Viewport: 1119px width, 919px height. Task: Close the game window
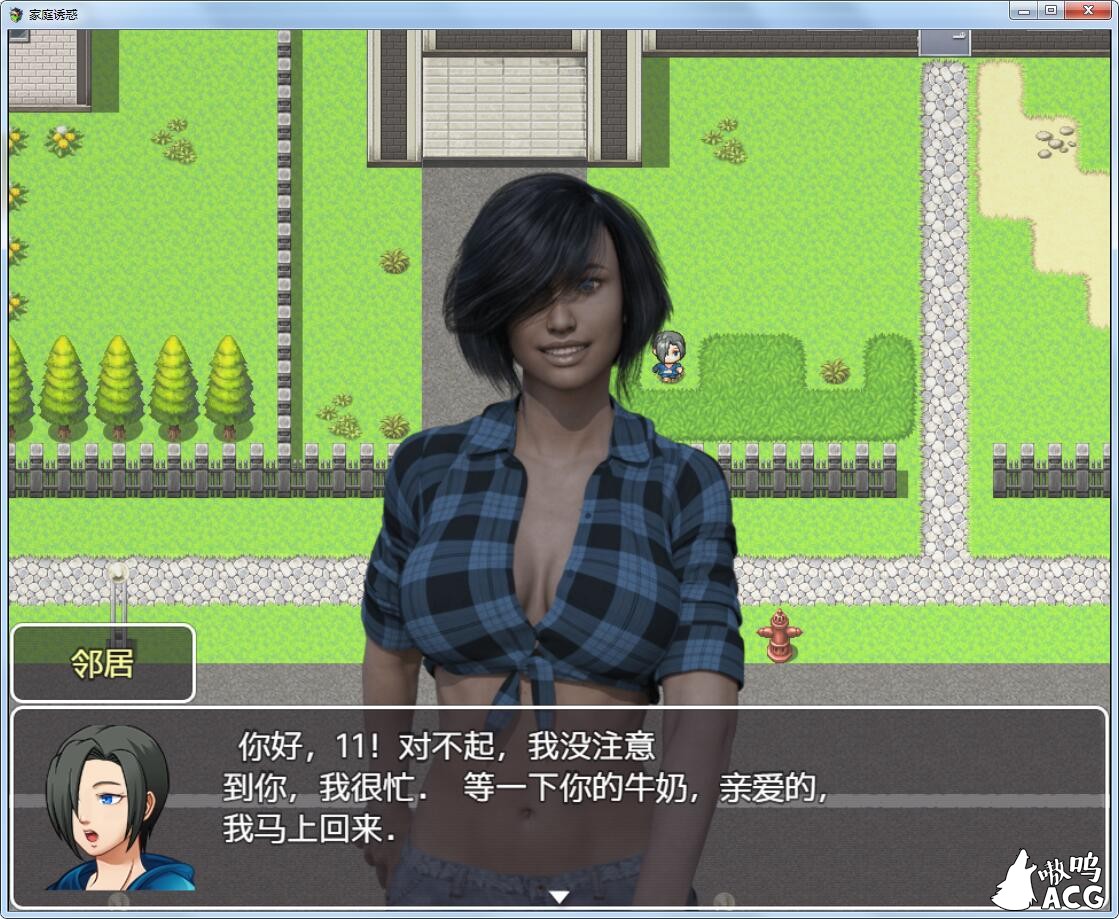pos(1086,10)
